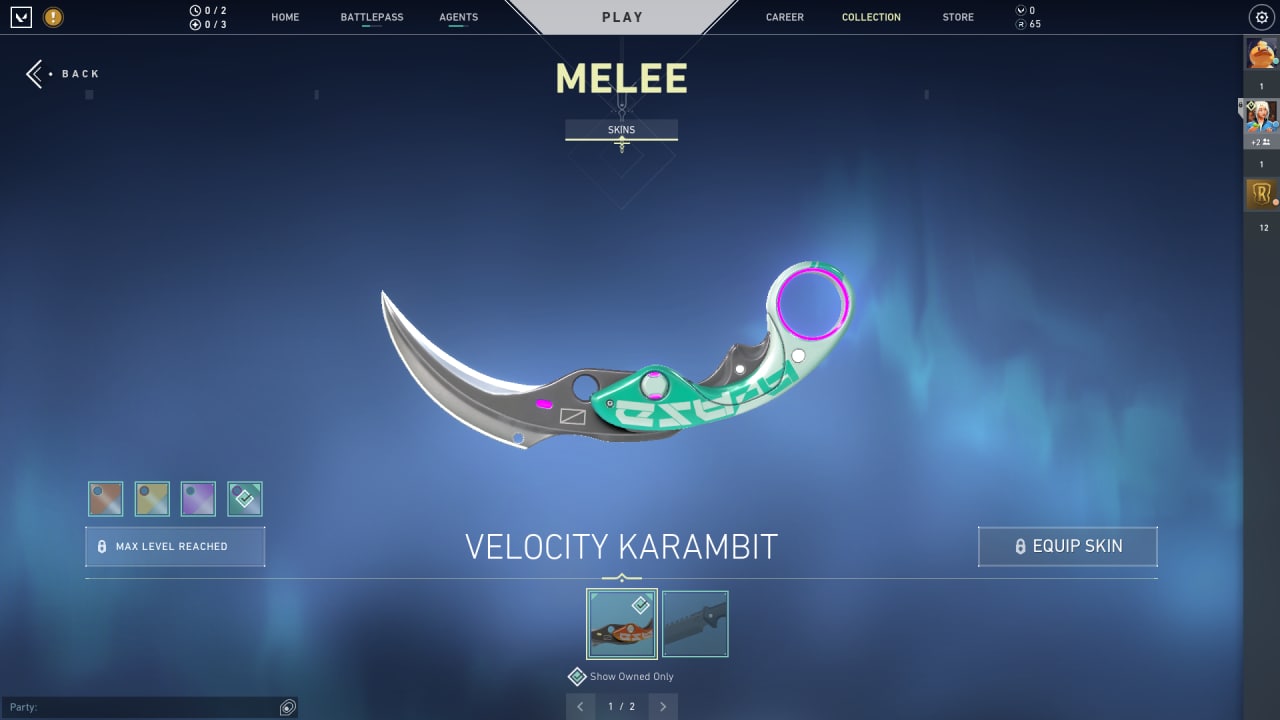Image resolution: width=1280 pixels, height=720 pixels.
Task: Go back using the Back button
Action: [x=64, y=74]
